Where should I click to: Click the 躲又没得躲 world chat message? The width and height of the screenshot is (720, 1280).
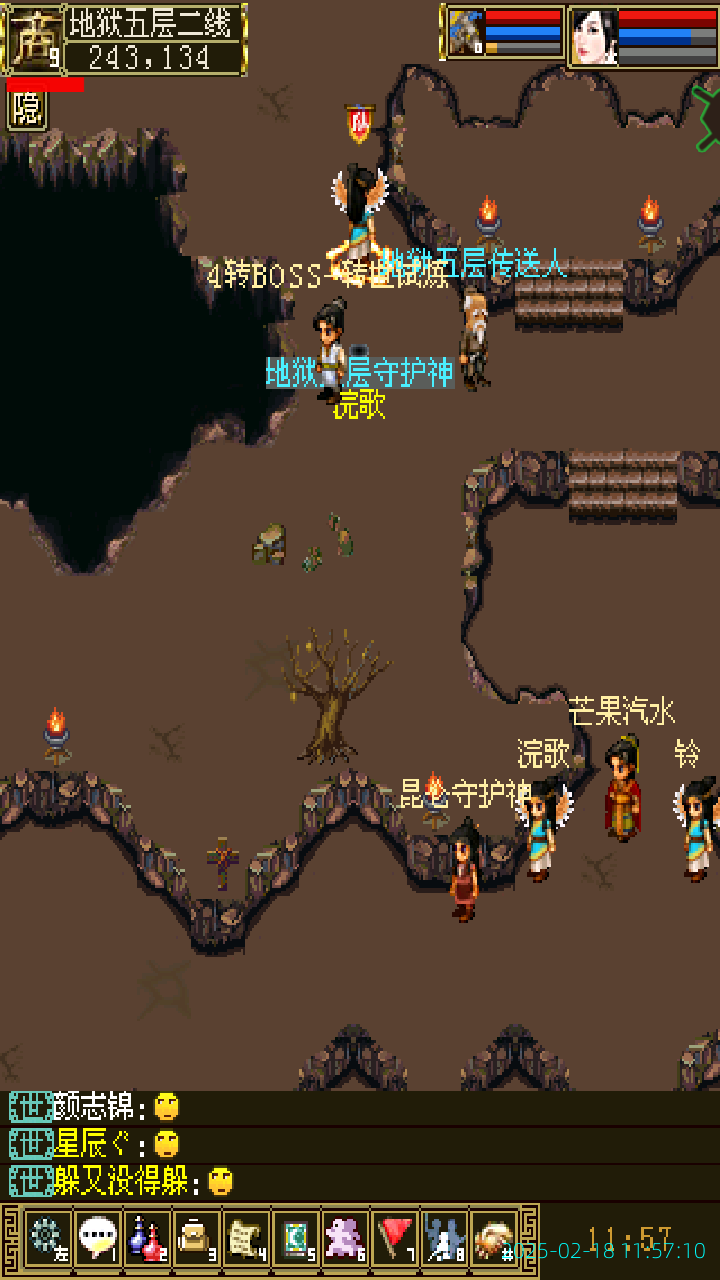(120, 1181)
